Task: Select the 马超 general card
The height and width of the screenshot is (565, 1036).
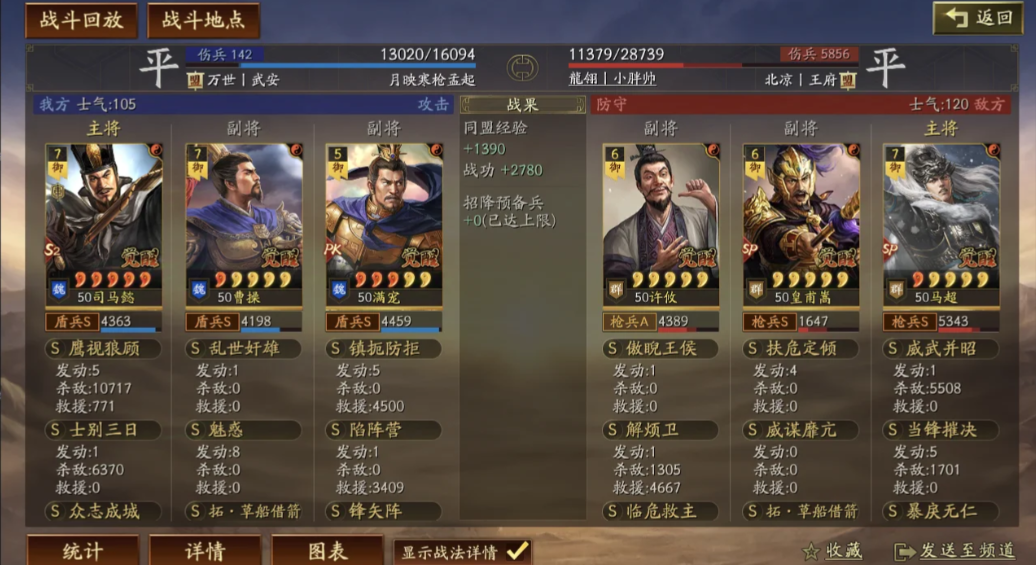Action: pos(941,222)
